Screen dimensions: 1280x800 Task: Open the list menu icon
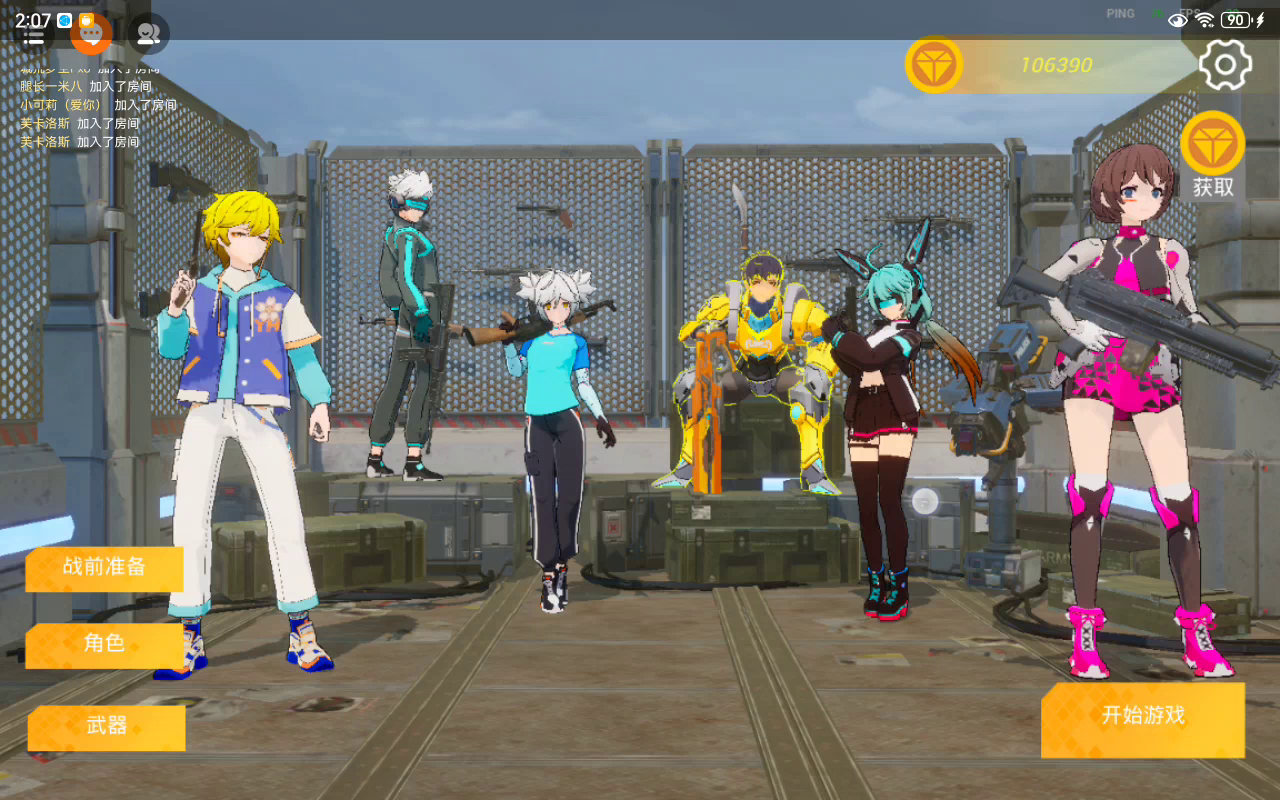tap(33, 36)
